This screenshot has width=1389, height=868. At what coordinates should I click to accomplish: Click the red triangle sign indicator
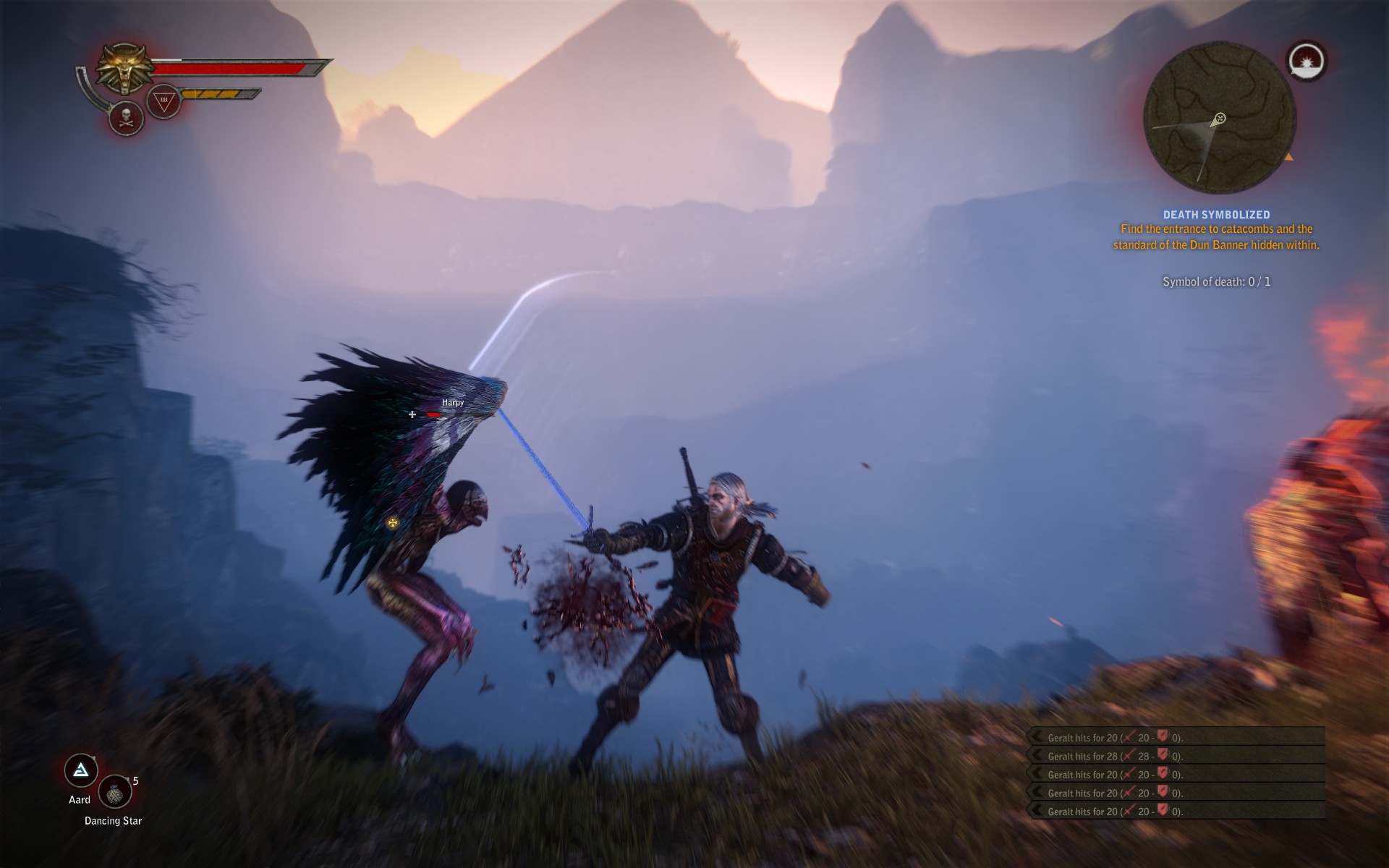pos(163,101)
